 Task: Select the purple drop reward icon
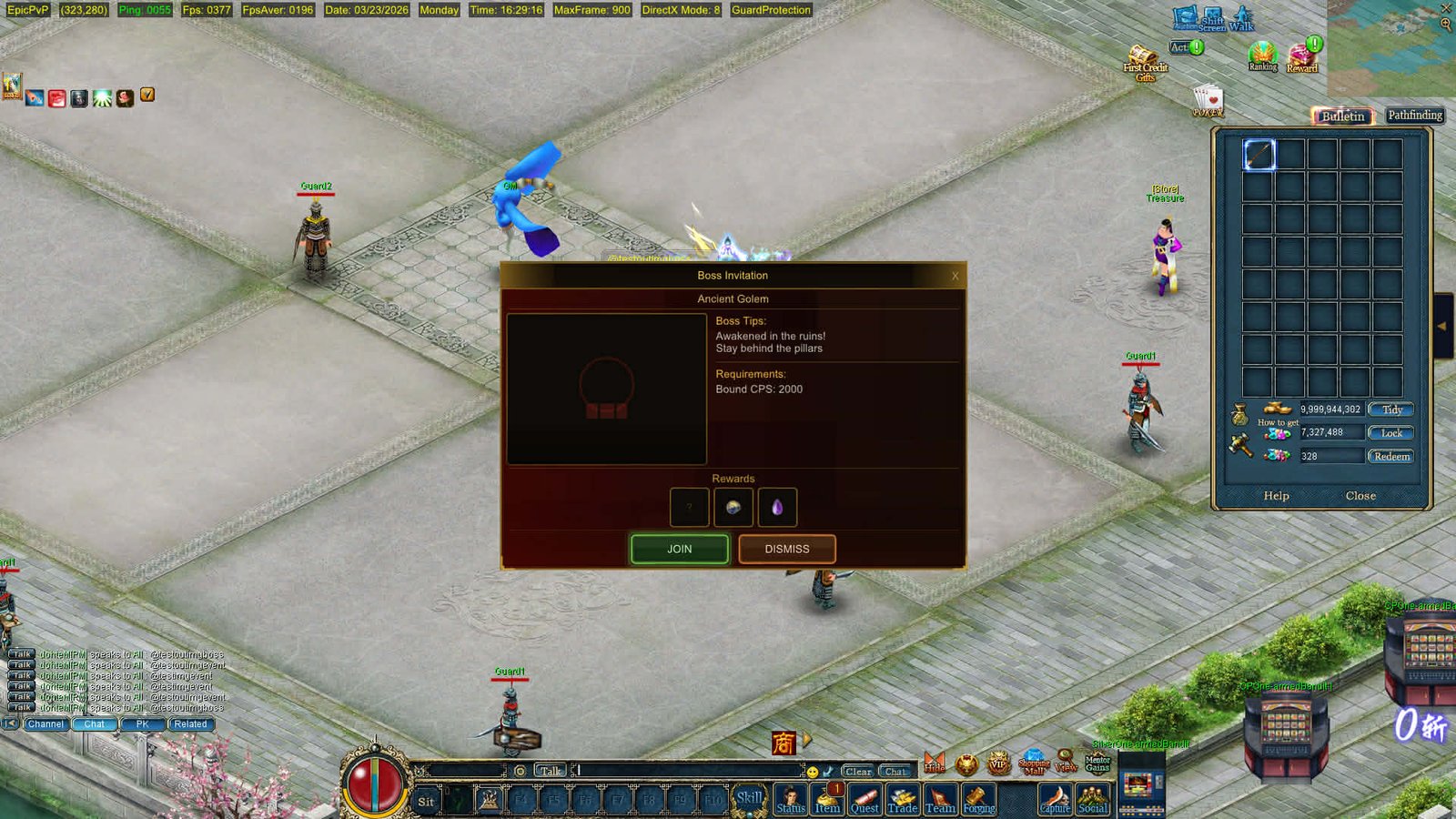(x=777, y=507)
